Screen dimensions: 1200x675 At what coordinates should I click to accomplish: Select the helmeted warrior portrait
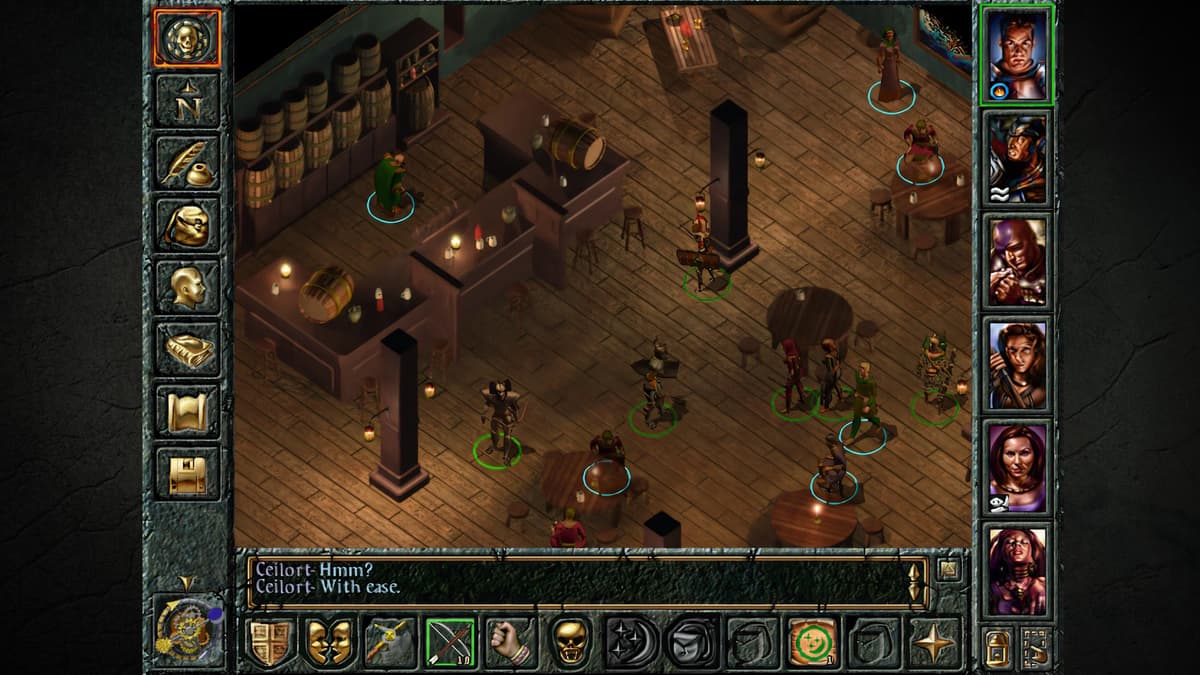click(x=1017, y=157)
